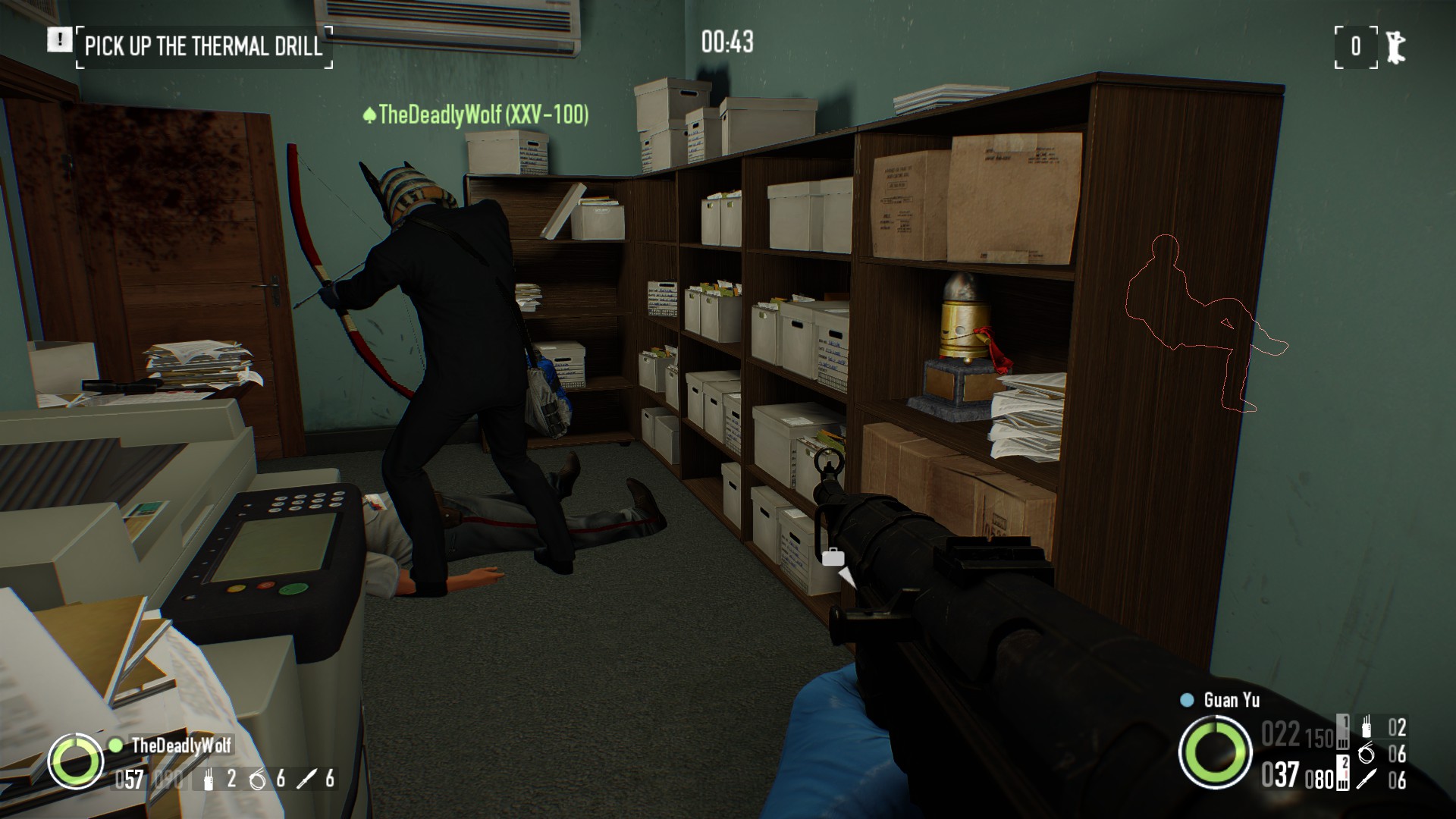Click the floating TheDeadlyWolf (XXV-100) name tag
1456x819 pixels.
coord(475,115)
